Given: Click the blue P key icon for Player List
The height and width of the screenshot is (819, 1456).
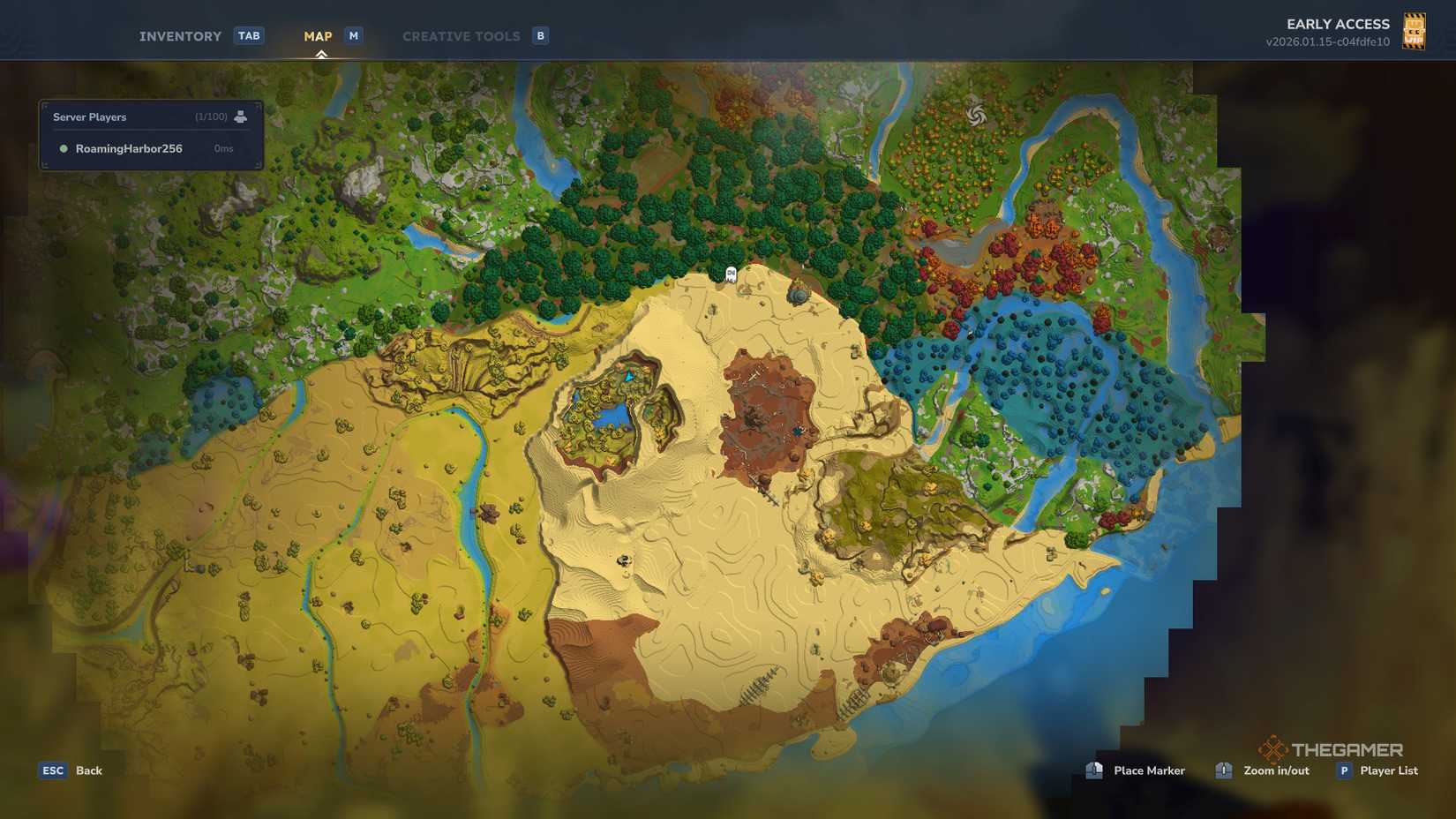Looking at the screenshot, I should coord(1345,770).
